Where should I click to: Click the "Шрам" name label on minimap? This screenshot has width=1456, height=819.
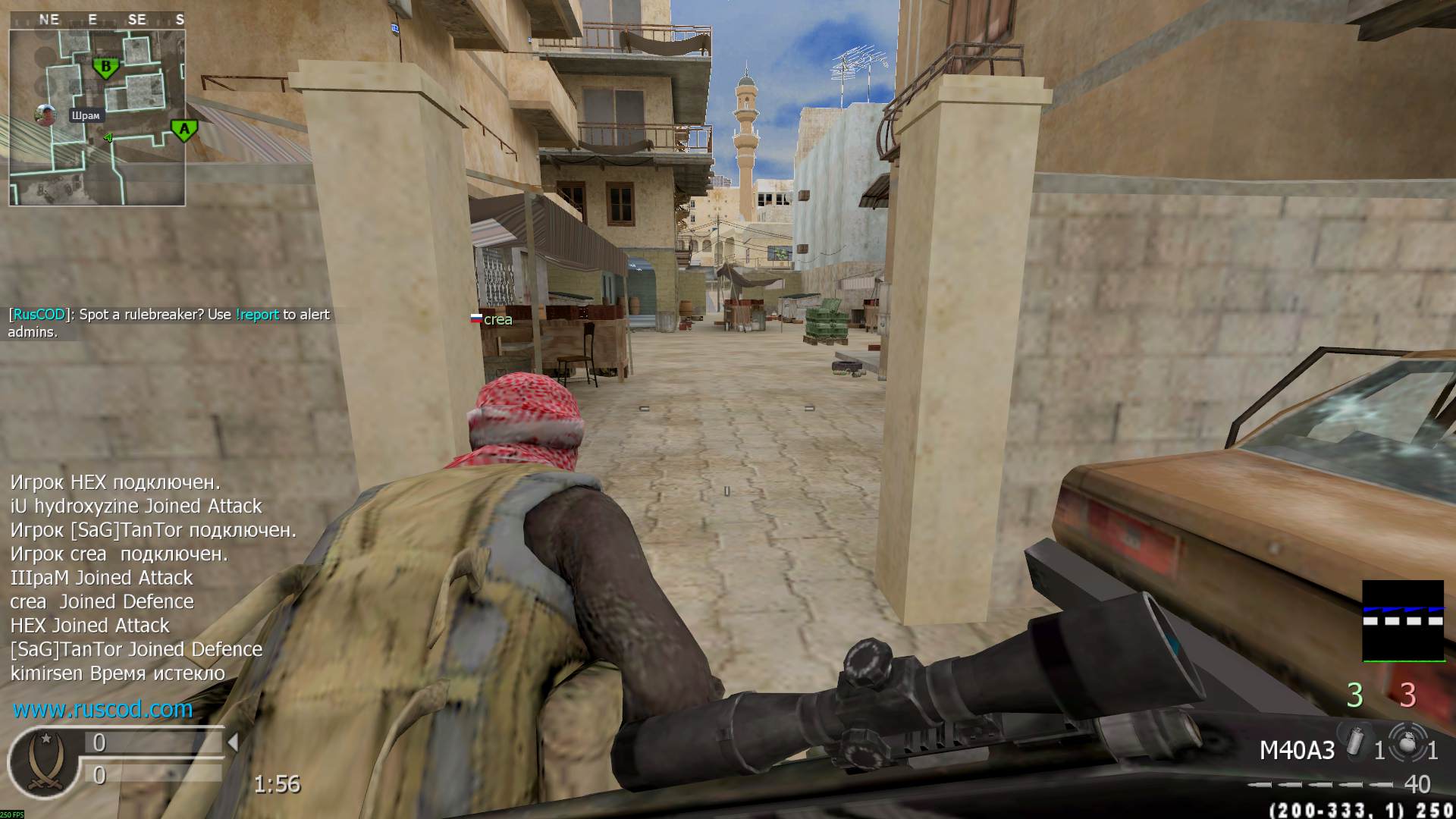pos(85,116)
